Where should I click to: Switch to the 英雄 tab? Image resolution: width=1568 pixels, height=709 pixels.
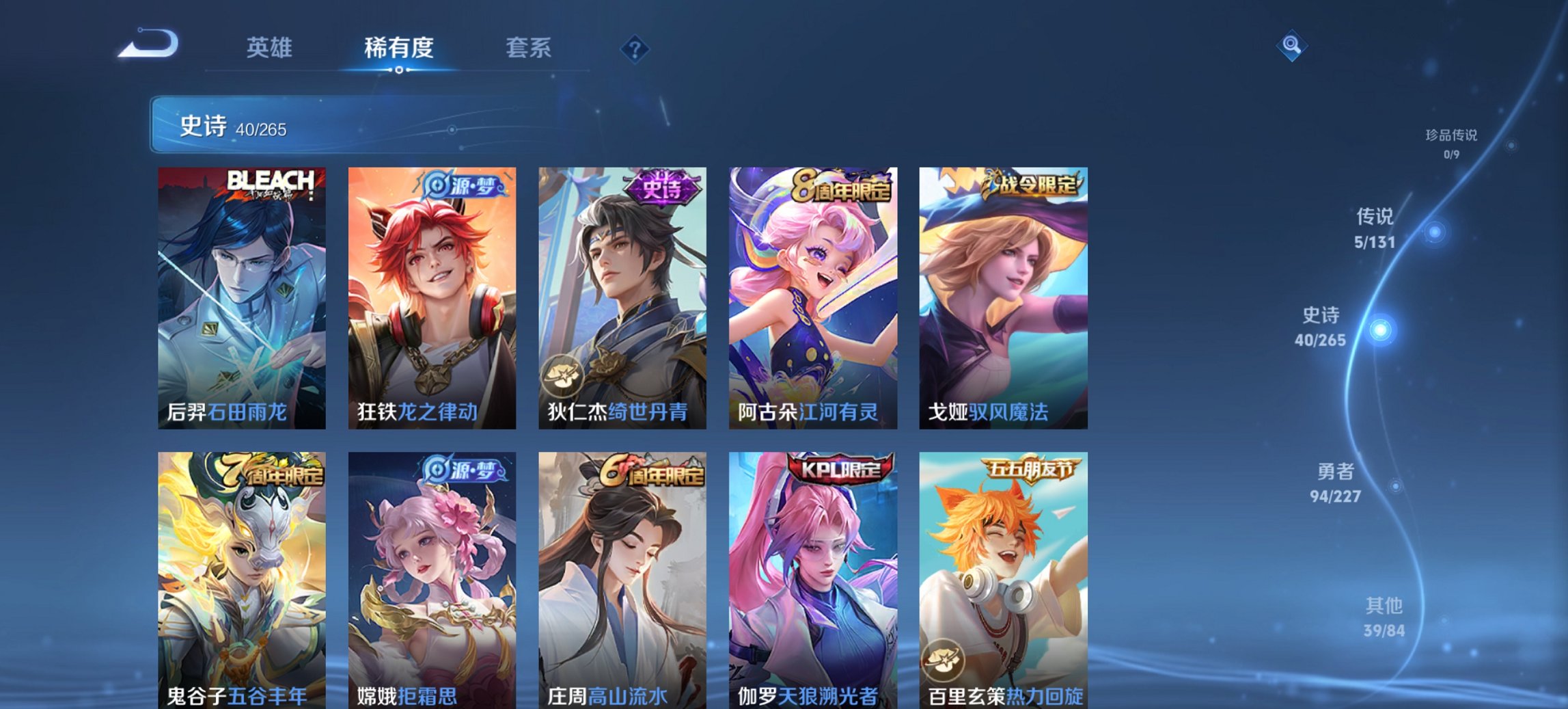[271, 48]
